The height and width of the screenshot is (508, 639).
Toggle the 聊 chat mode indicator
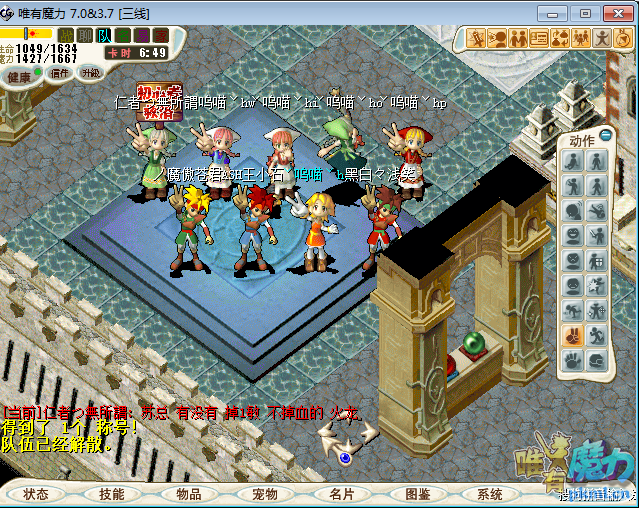[86, 35]
